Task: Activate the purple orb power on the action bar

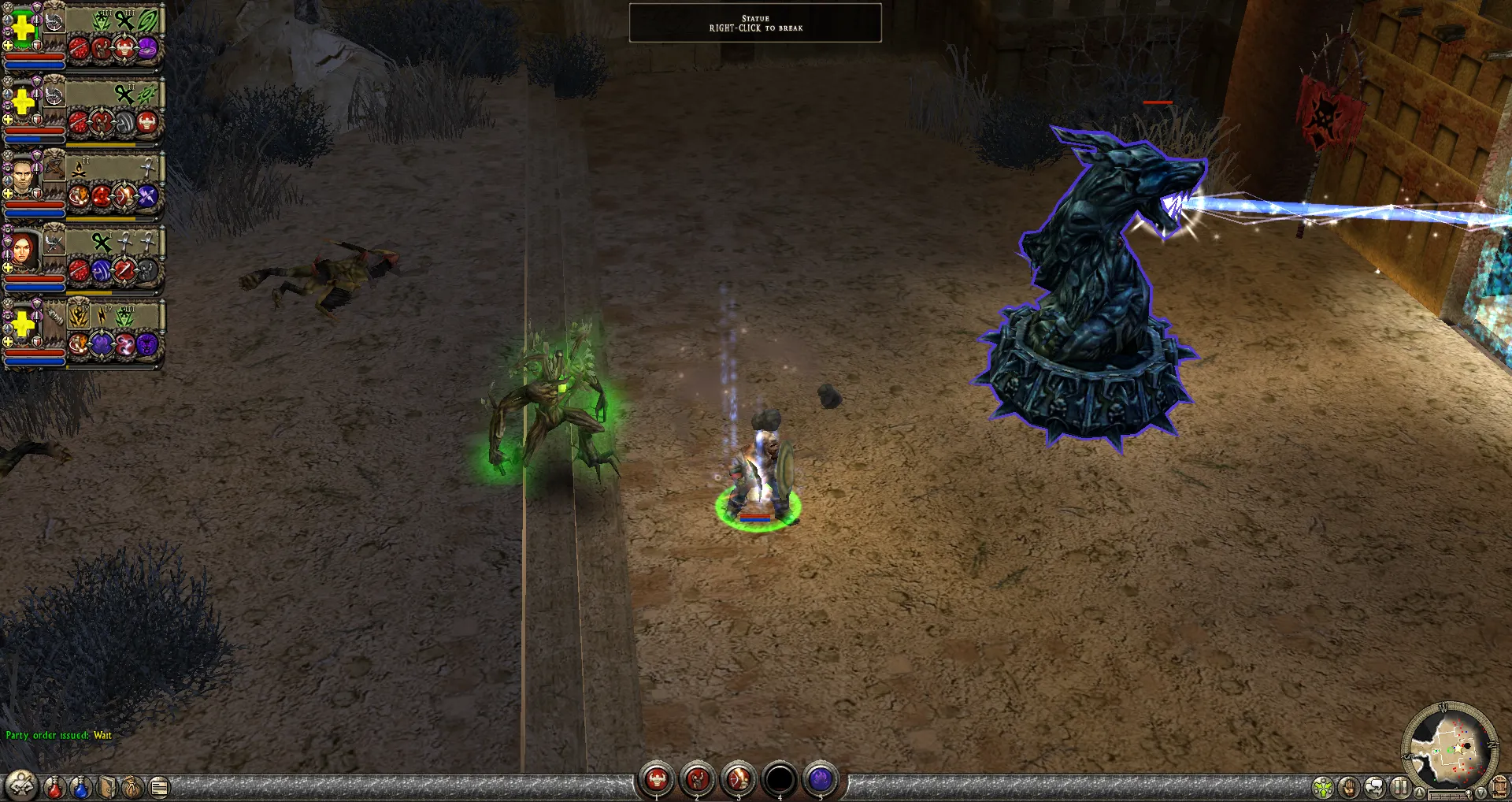Action: [x=821, y=779]
